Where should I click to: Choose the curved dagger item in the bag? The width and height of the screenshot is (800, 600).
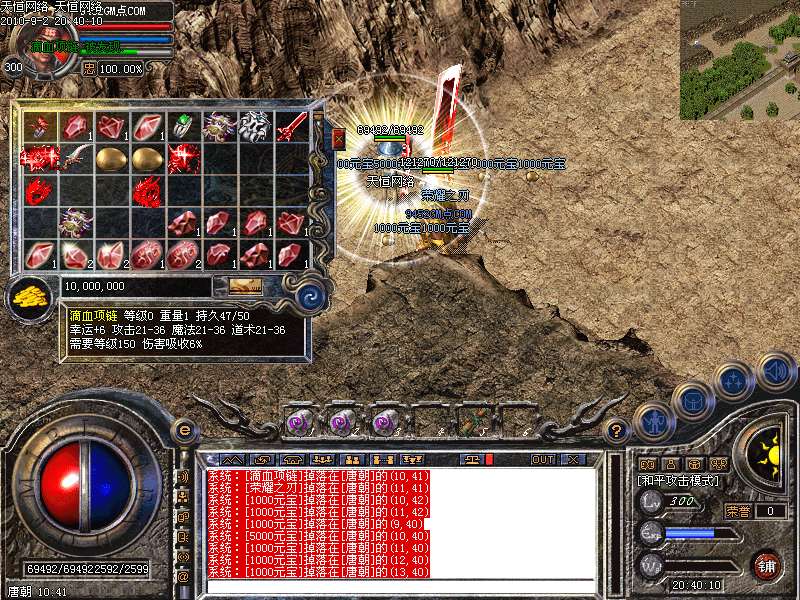point(76,158)
